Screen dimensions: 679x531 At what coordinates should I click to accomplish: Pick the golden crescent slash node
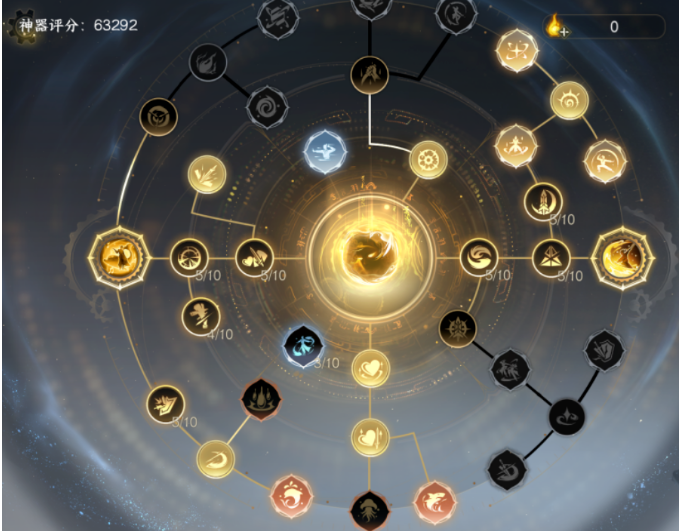[x=214, y=458]
